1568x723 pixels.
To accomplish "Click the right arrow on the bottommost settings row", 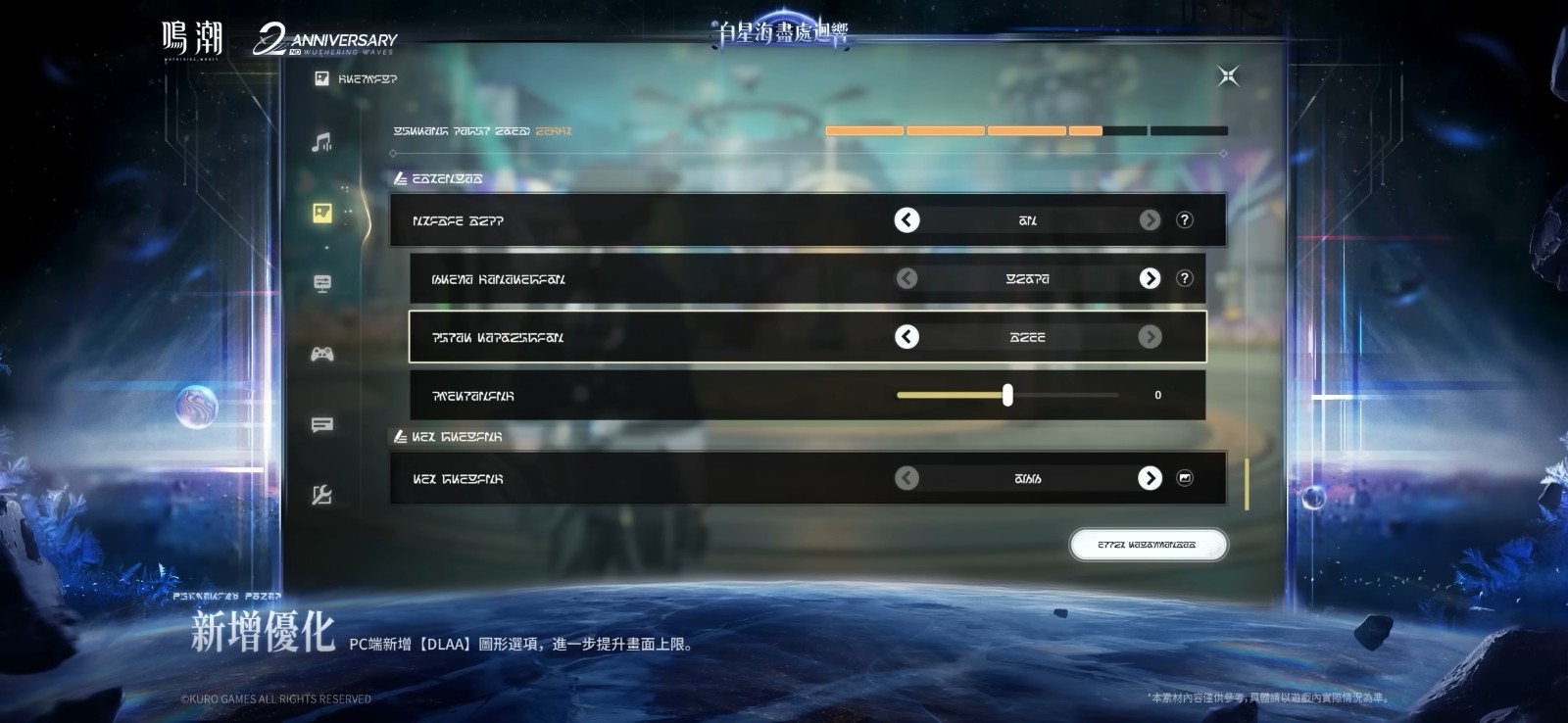I will tap(1149, 478).
